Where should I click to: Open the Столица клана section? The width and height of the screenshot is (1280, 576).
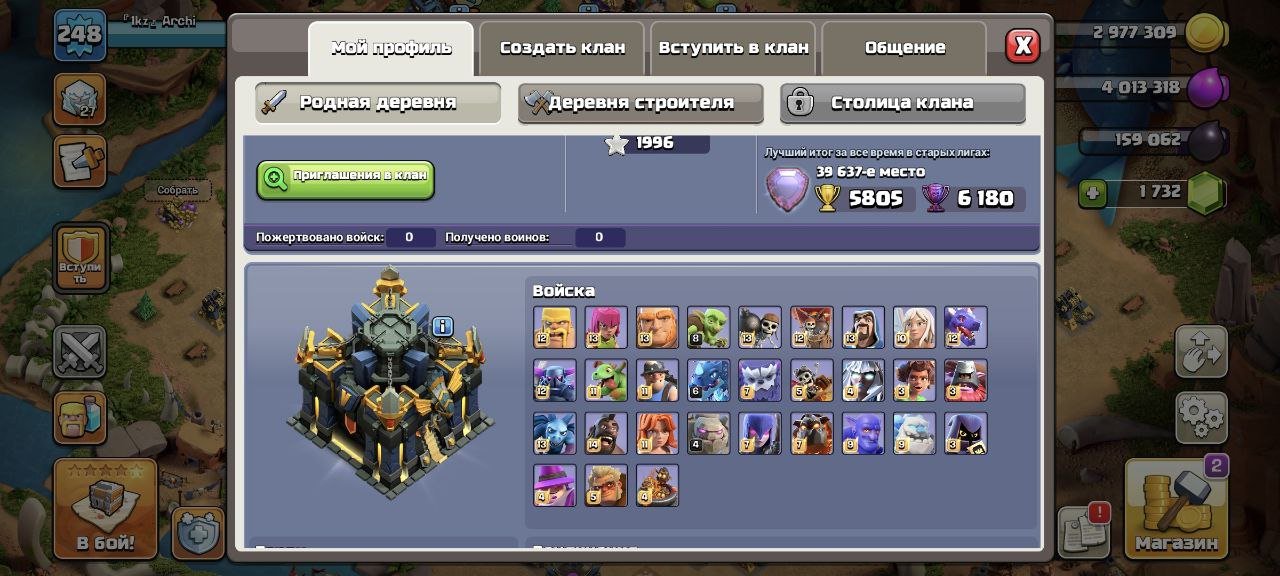pyautogui.click(x=902, y=103)
